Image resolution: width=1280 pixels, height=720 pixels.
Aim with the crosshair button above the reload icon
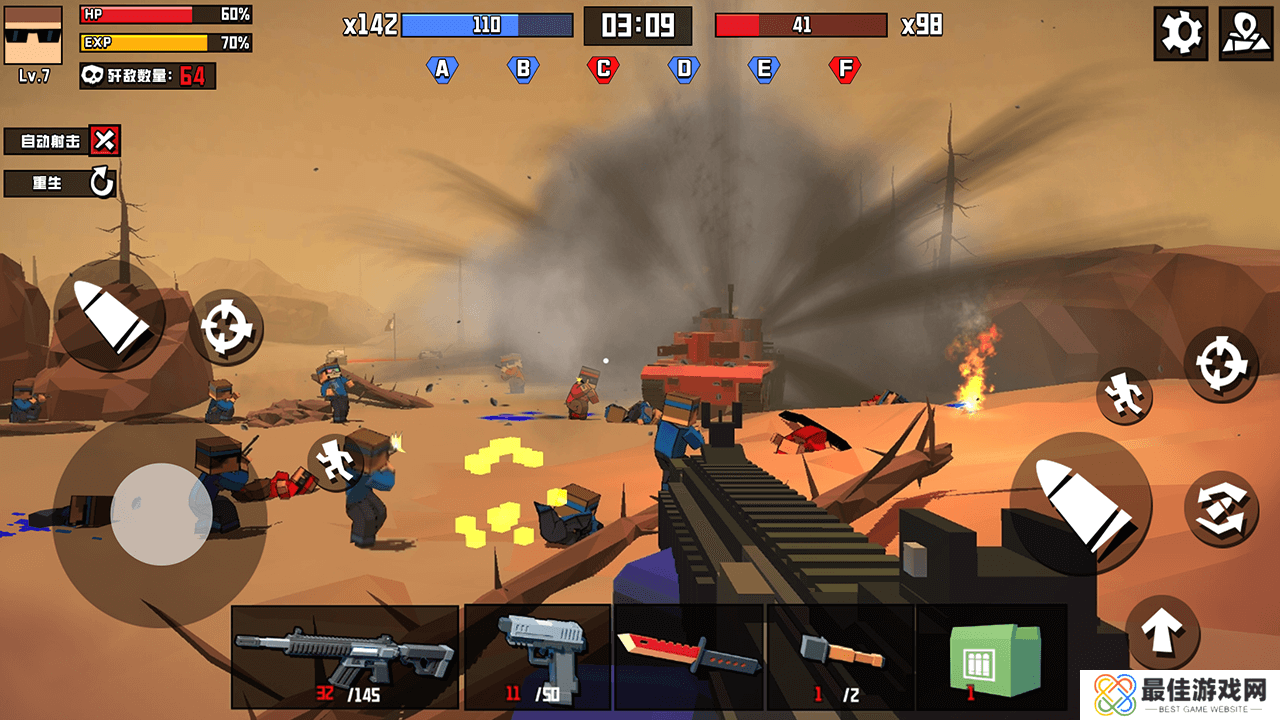pyautogui.click(x=1221, y=364)
